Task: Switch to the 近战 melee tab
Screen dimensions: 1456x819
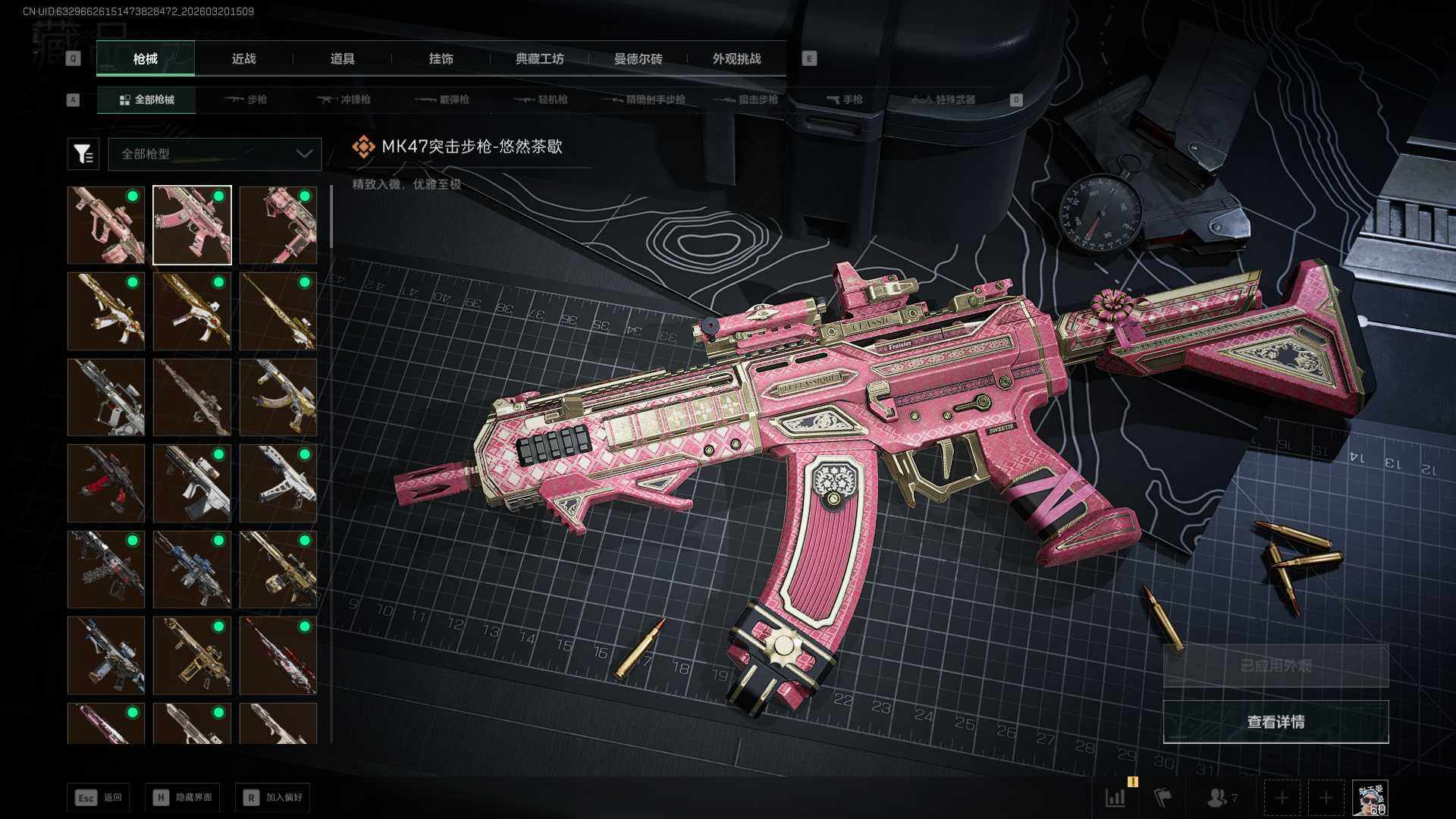Action: 243,58
